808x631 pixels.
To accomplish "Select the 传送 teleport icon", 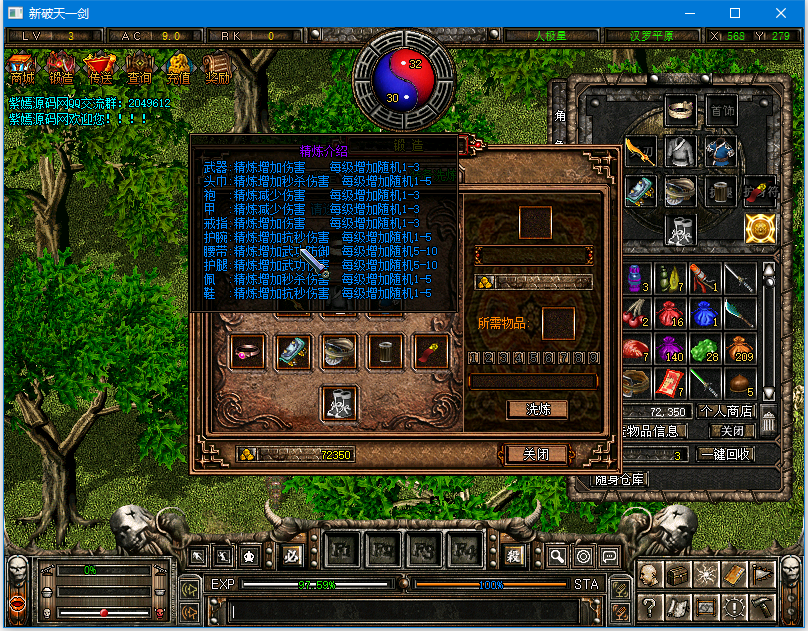I will click(100, 67).
